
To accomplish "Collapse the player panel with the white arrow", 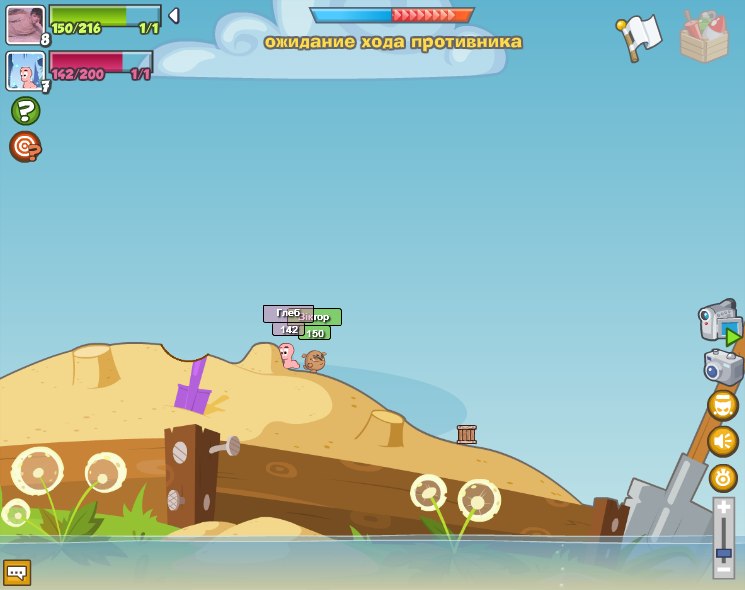I will (173, 16).
